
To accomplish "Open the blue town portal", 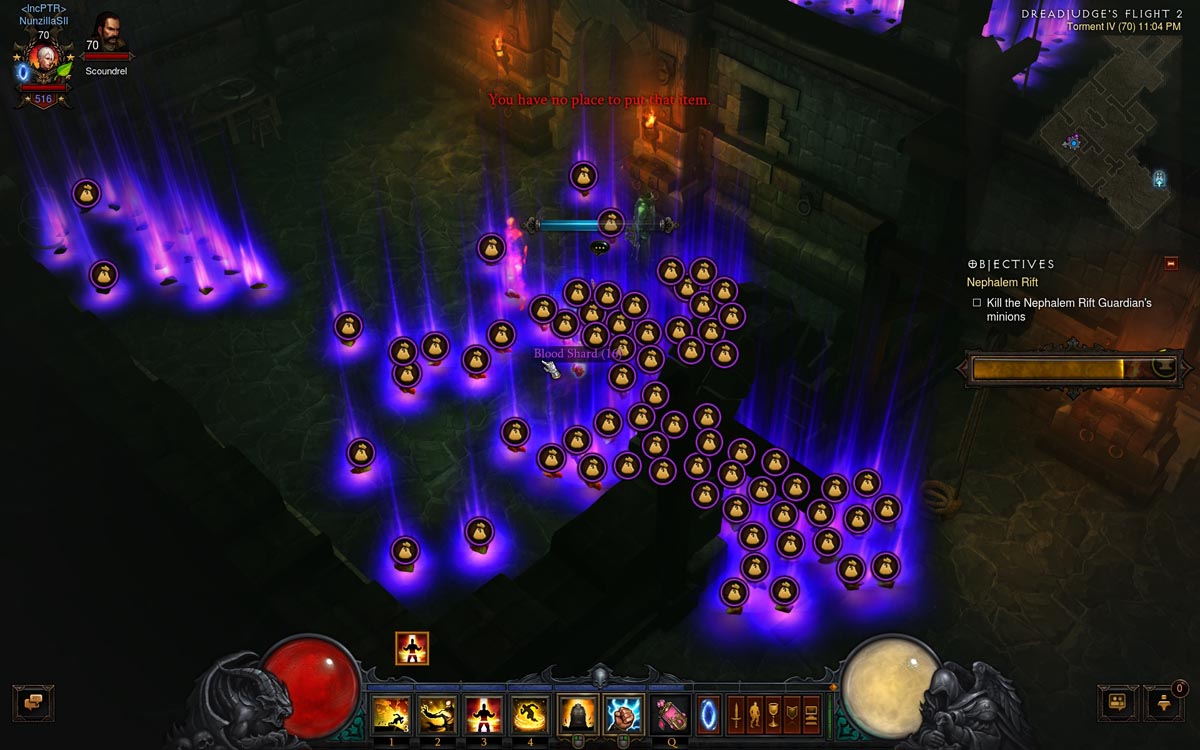I will 708,714.
